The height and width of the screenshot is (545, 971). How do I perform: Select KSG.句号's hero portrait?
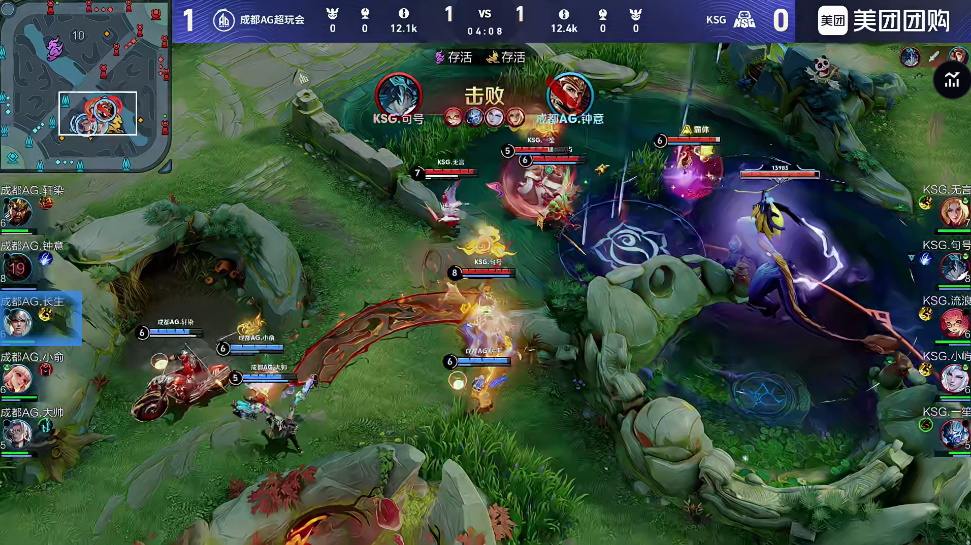[x=955, y=266]
